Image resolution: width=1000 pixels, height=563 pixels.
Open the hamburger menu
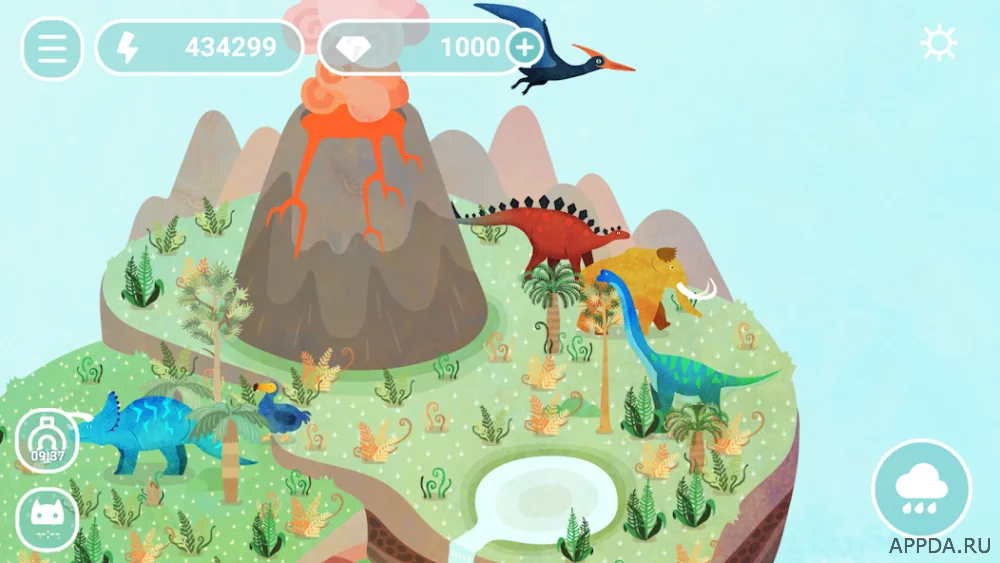(x=51, y=48)
